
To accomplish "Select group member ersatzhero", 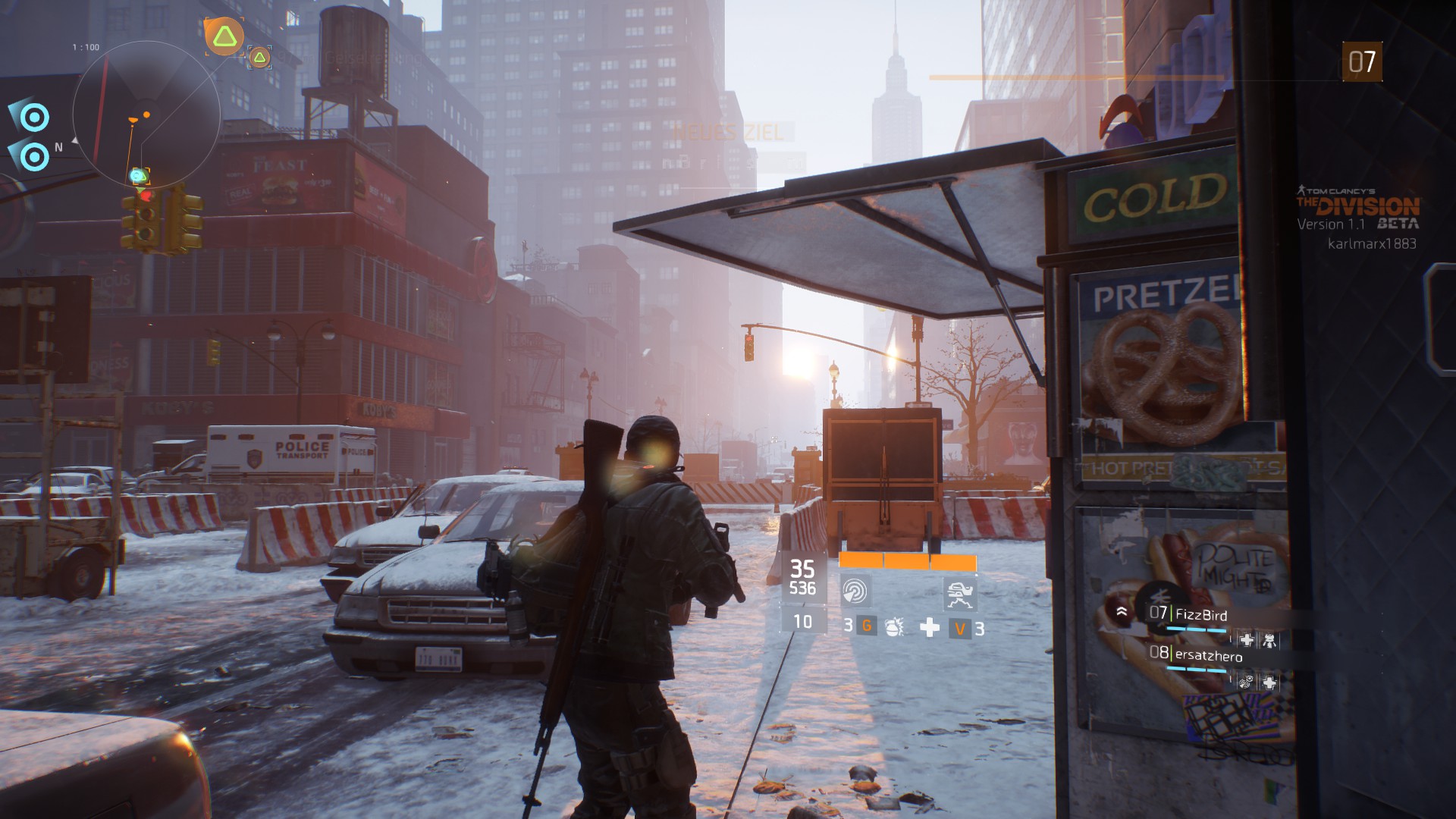I will (x=1208, y=656).
